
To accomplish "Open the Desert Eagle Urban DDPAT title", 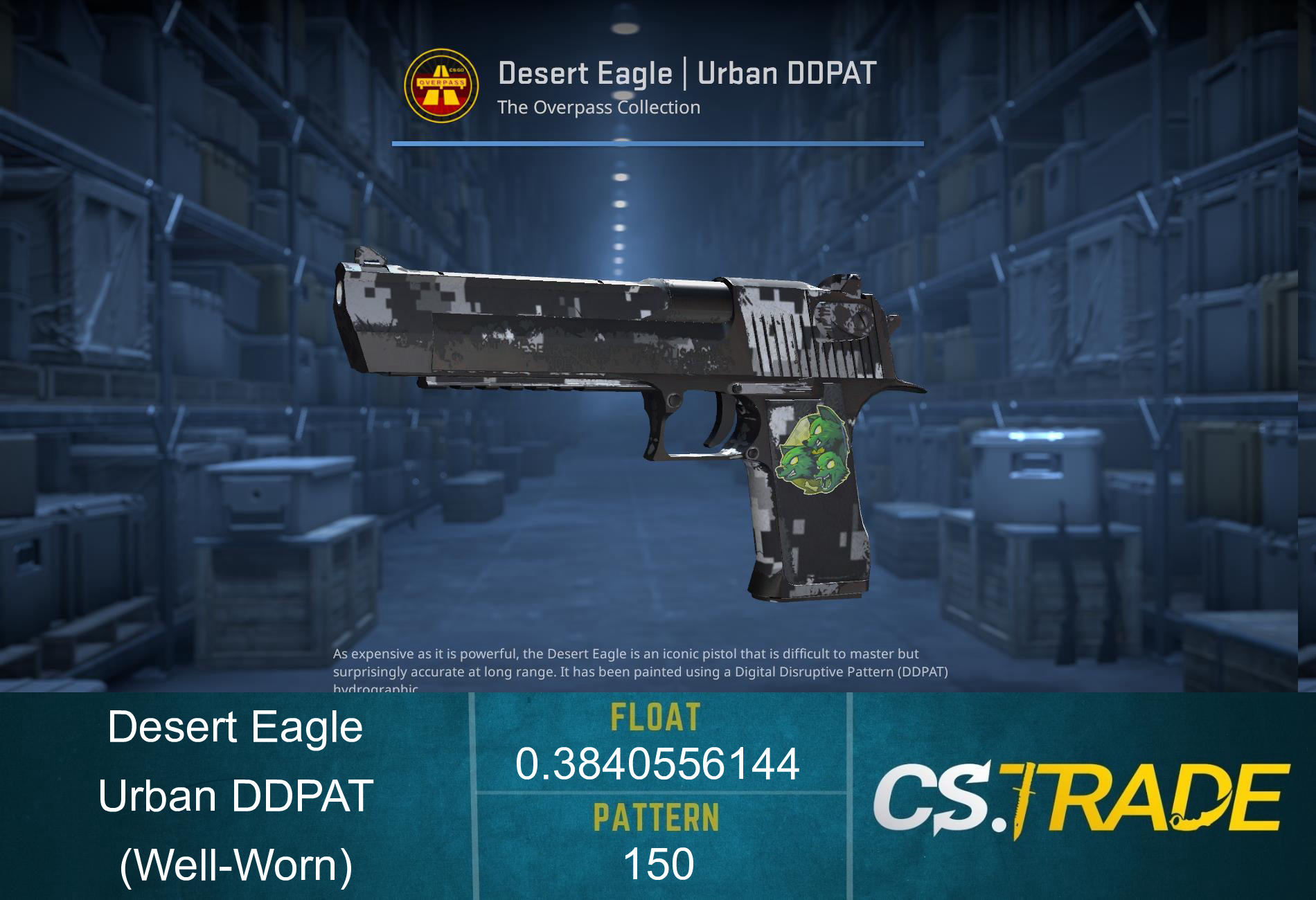I will click(688, 71).
